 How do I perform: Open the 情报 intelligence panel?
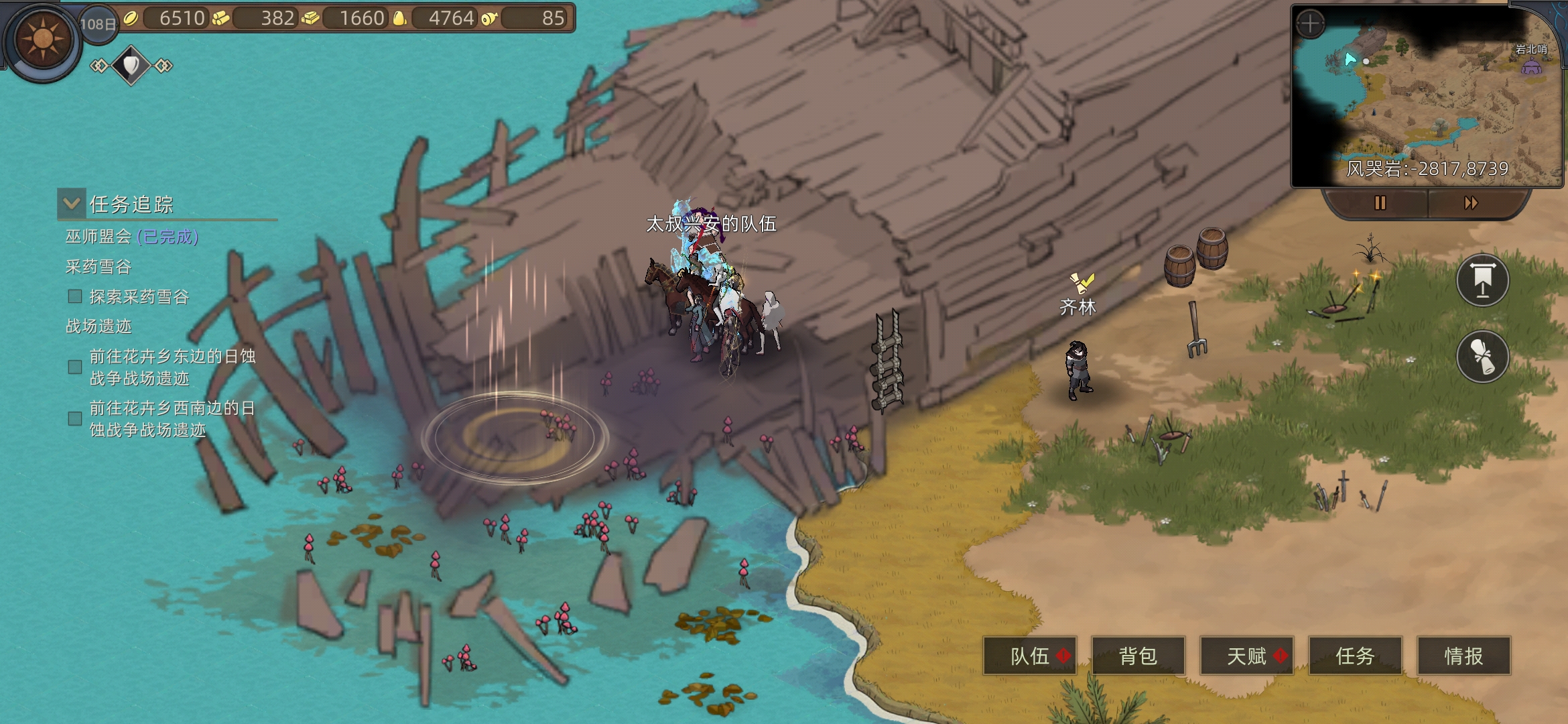1463,656
